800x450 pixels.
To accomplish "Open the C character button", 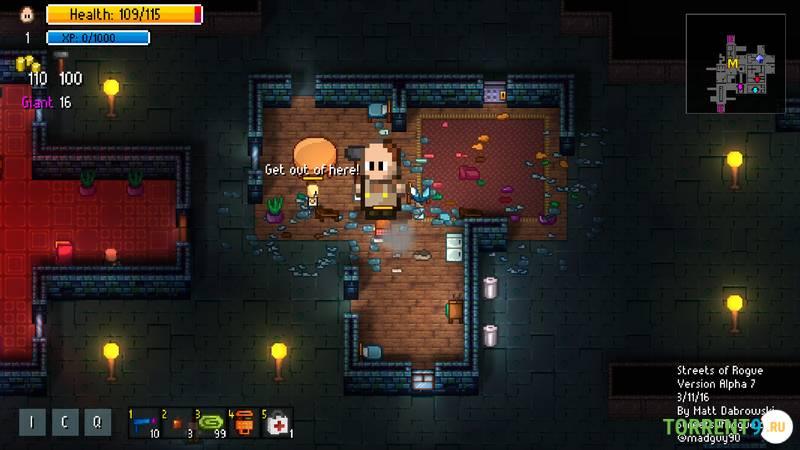I will point(64,422).
